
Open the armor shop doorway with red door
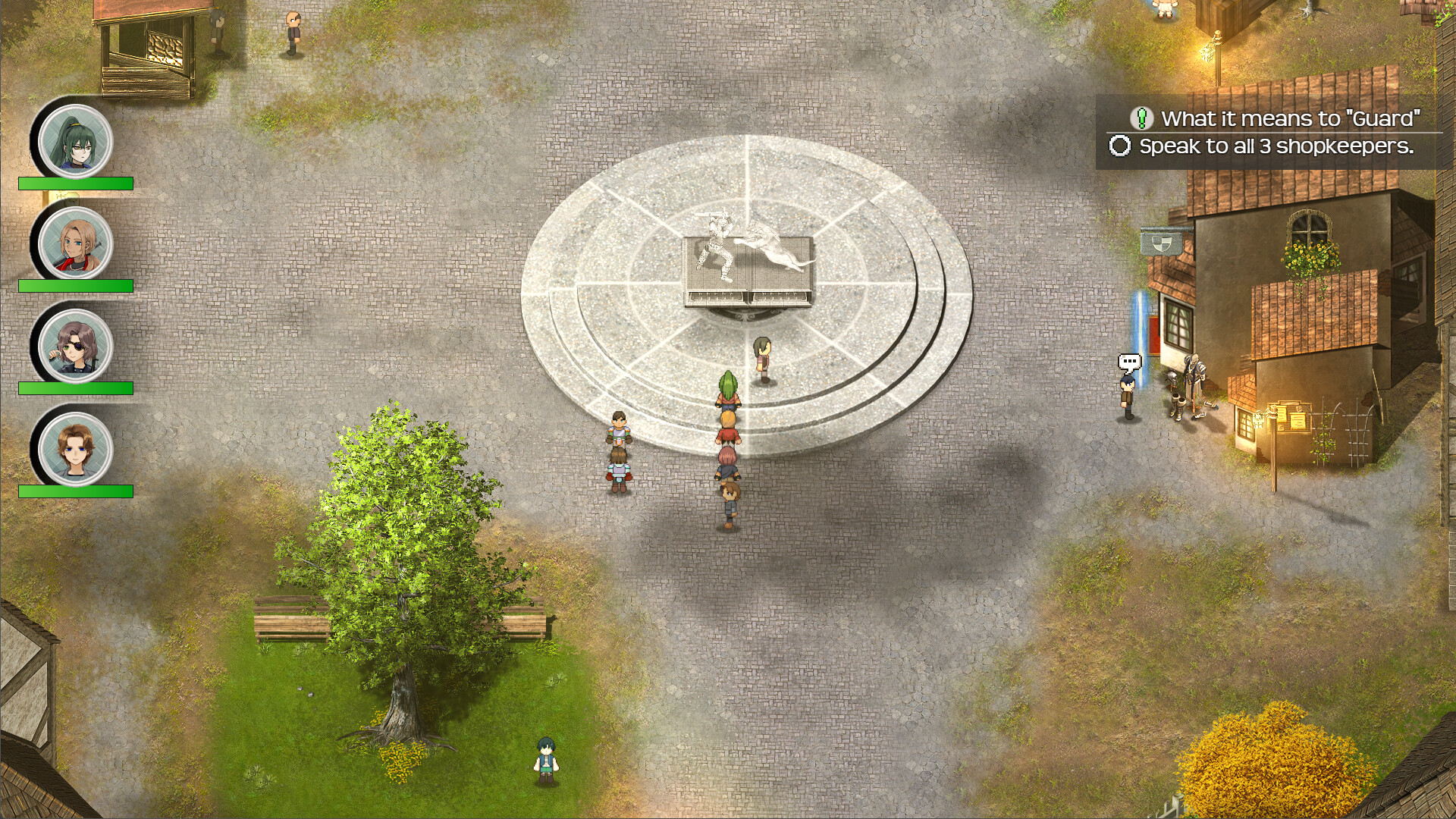point(1153,334)
